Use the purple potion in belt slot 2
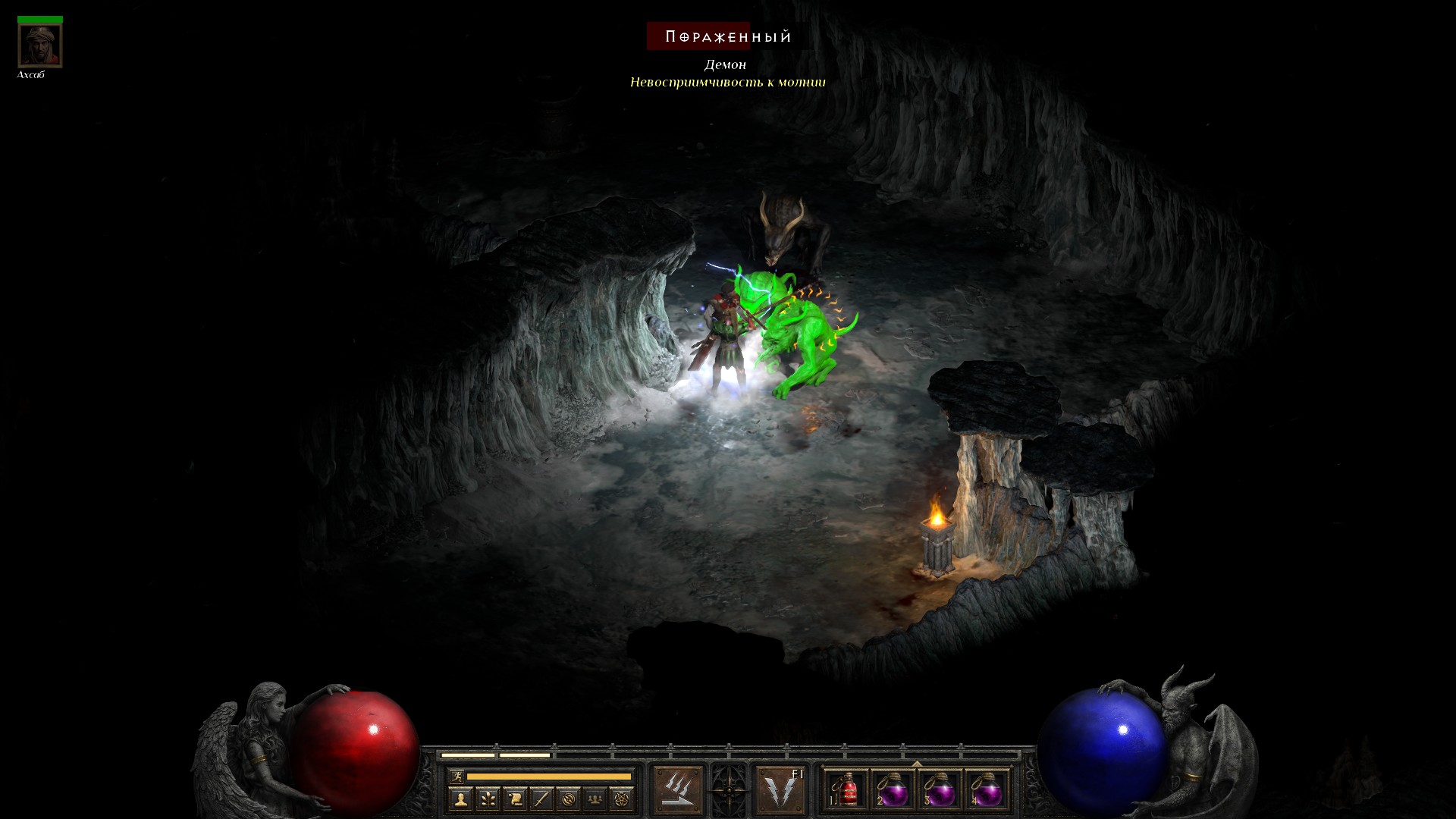Screen dimensions: 1456x819 (x=893, y=791)
